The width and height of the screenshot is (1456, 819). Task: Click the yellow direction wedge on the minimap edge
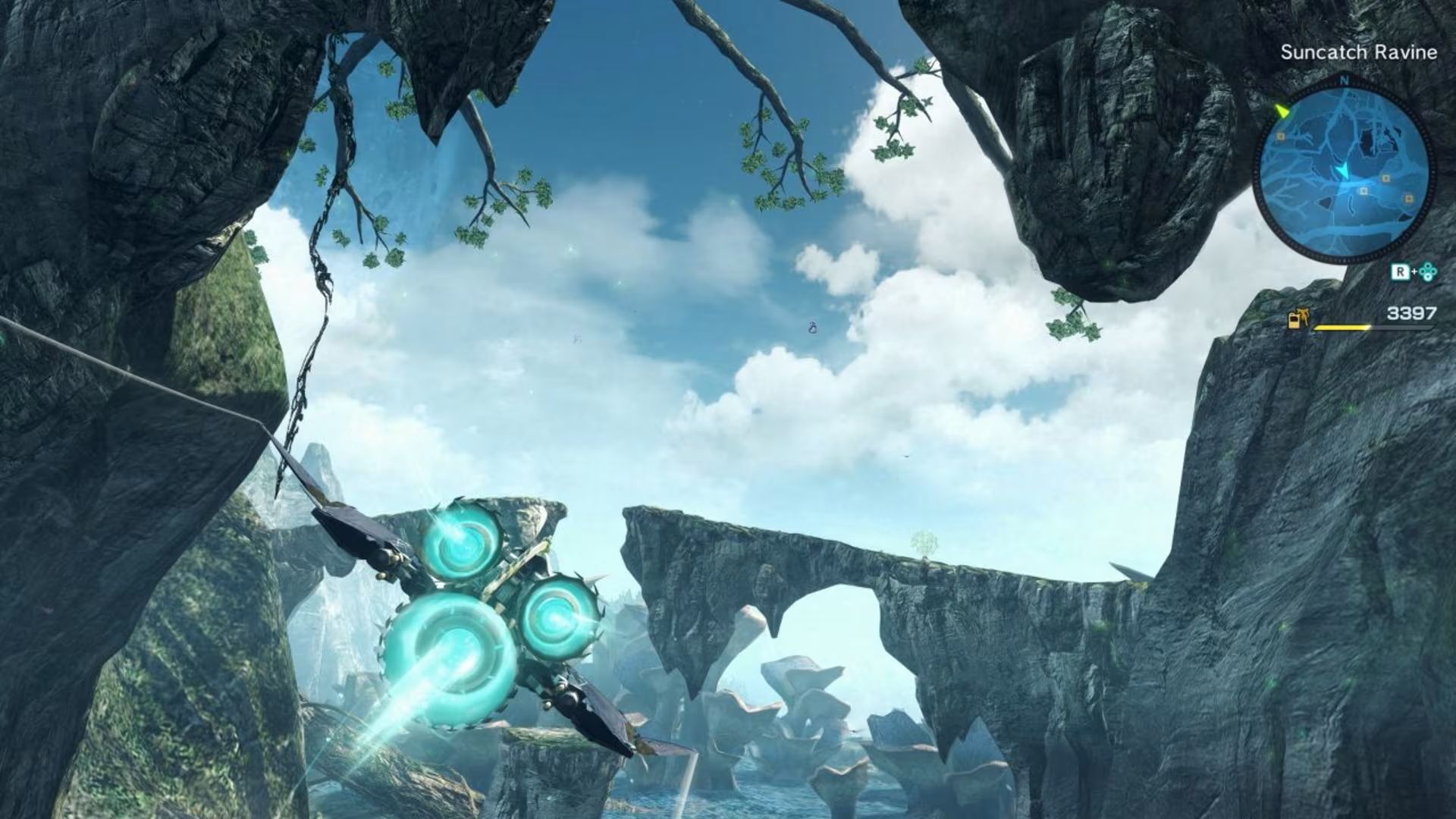click(x=1282, y=111)
